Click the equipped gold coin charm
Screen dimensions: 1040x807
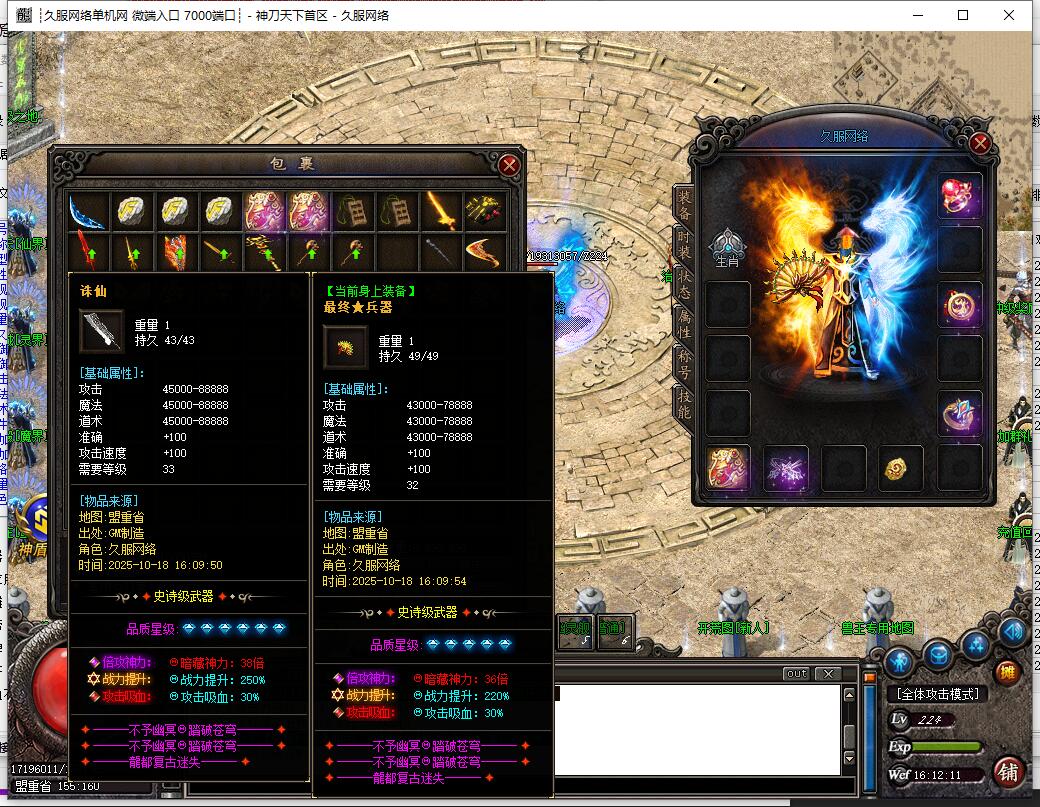tap(901, 468)
